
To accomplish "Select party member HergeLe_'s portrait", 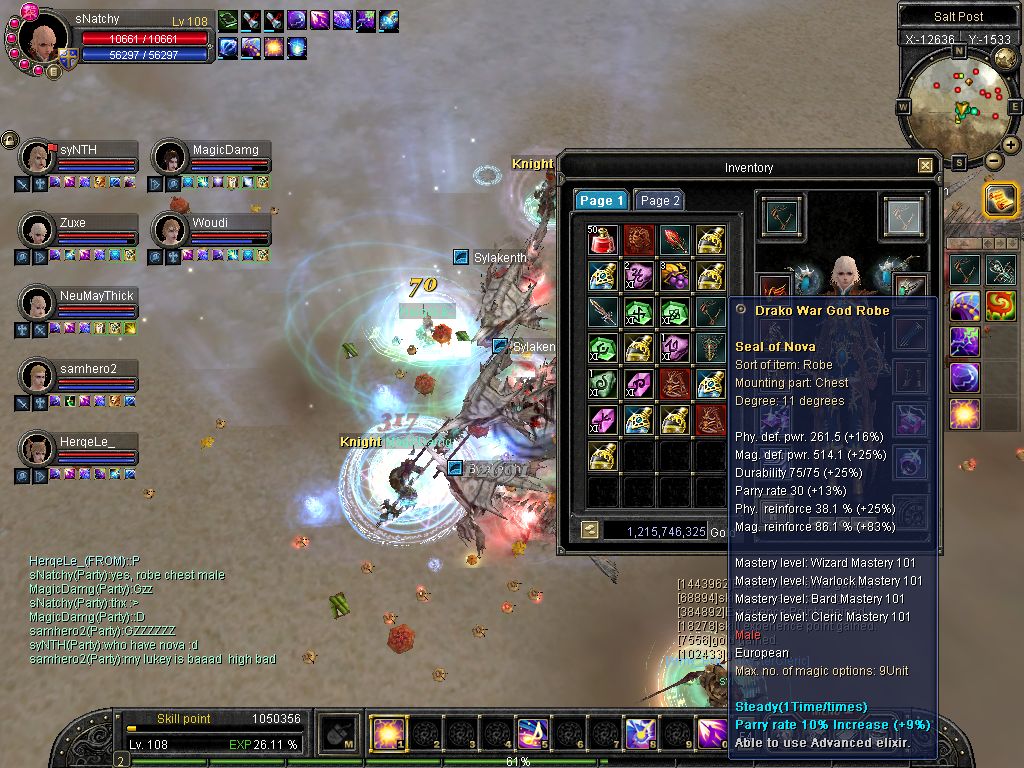I will click(38, 448).
